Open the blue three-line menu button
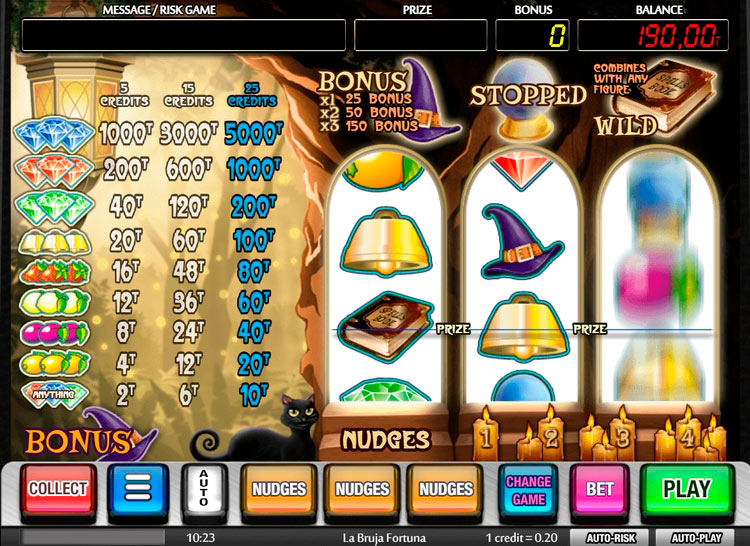The image size is (750, 546). [x=137, y=490]
